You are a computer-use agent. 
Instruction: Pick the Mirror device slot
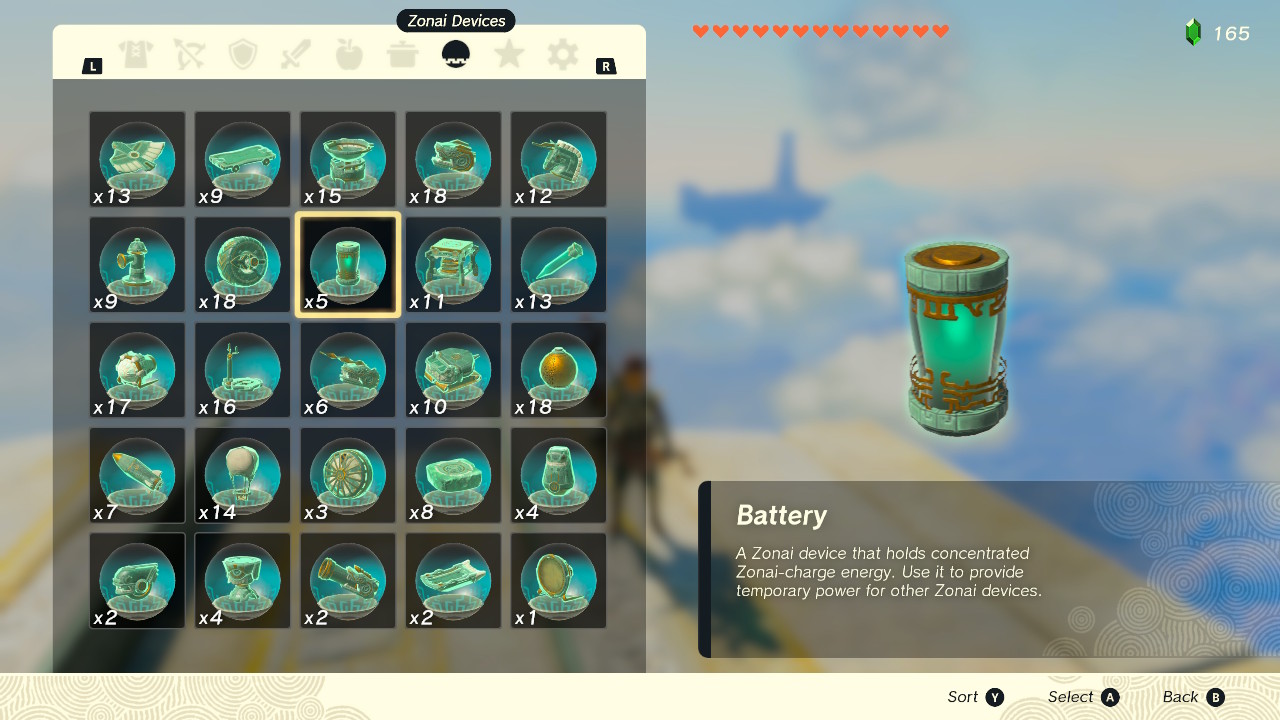[558, 581]
